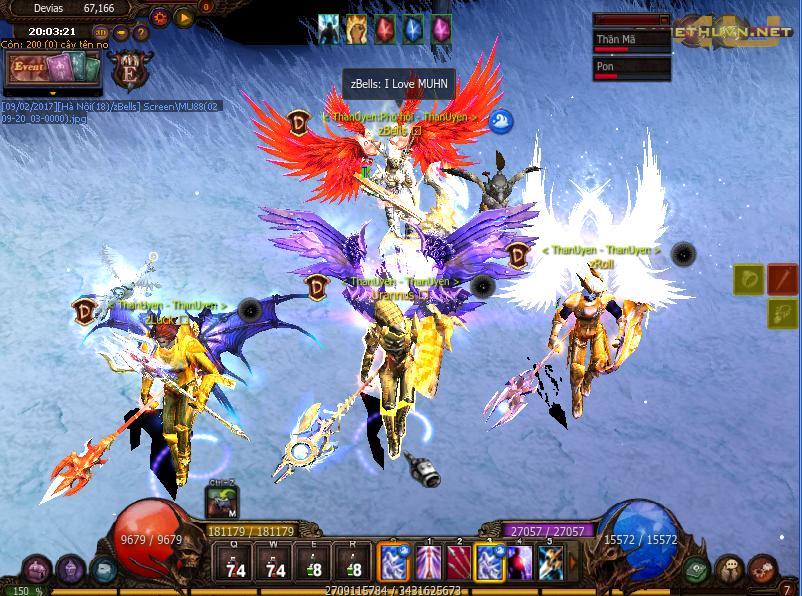Click the orange gear settings button
The width and height of the screenshot is (802, 596).
(x=159, y=16)
